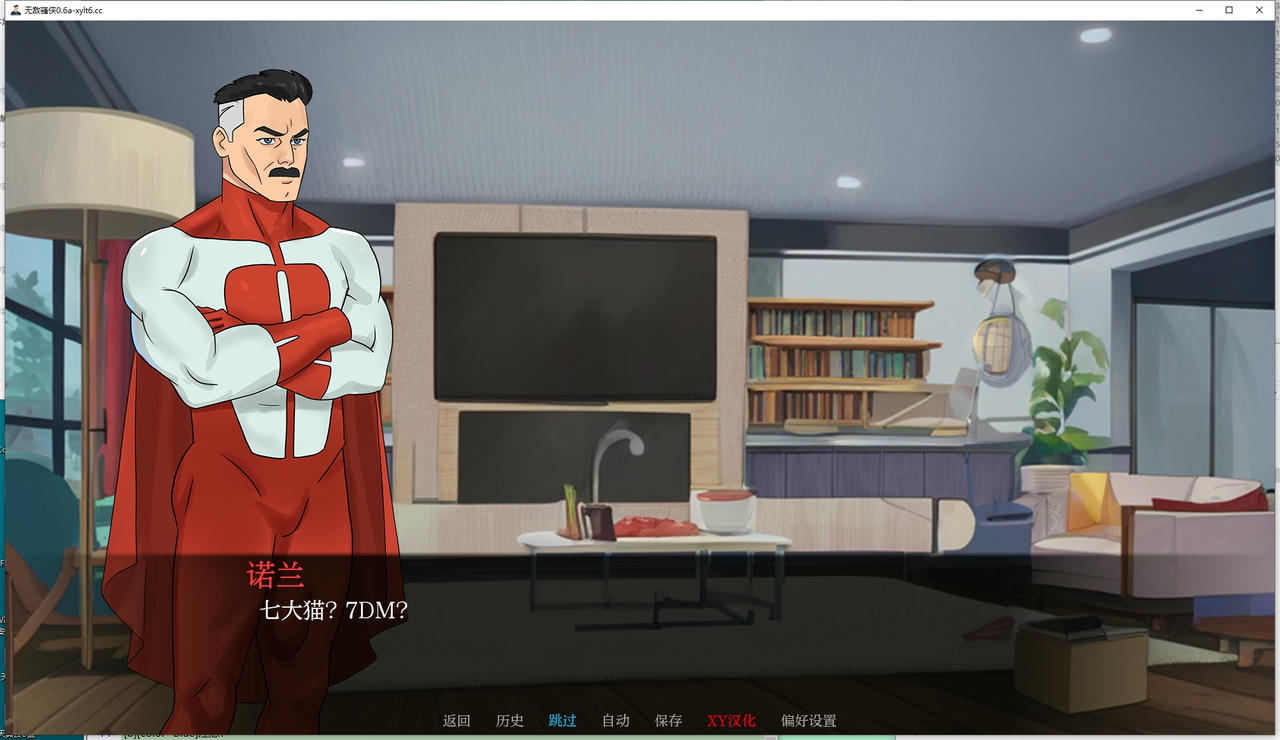Toggle skip mode off via 跳过
The width and height of the screenshot is (1280, 740).
tap(562, 720)
